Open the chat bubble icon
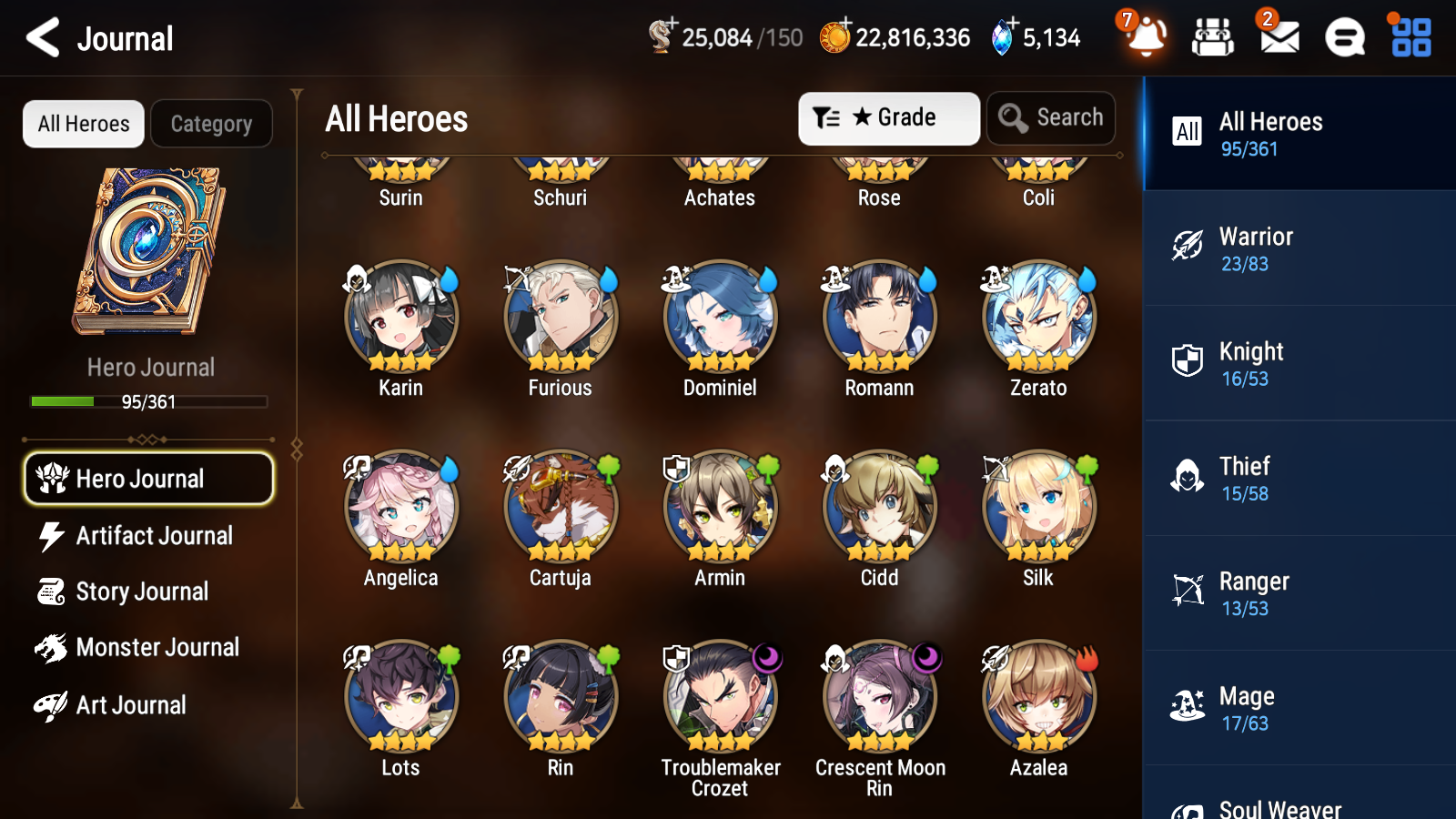This screenshot has height=819, width=1456. (1343, 37)
